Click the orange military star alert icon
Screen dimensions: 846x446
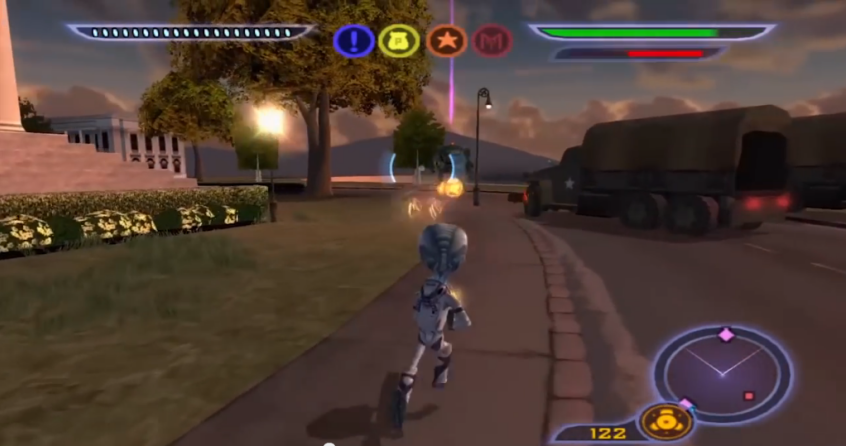coord(446,41)
